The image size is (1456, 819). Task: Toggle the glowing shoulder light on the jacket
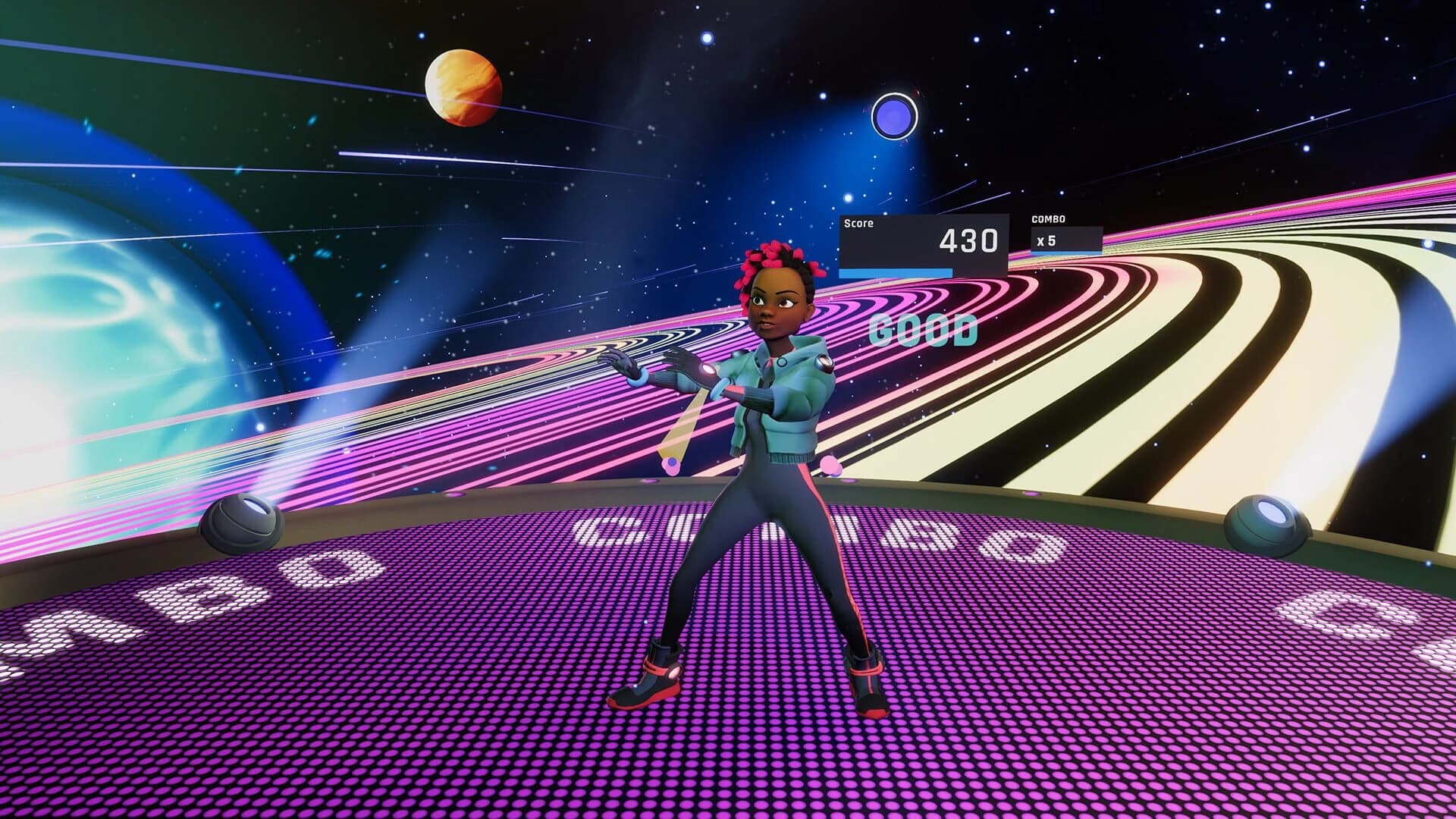tap(823, 362)
